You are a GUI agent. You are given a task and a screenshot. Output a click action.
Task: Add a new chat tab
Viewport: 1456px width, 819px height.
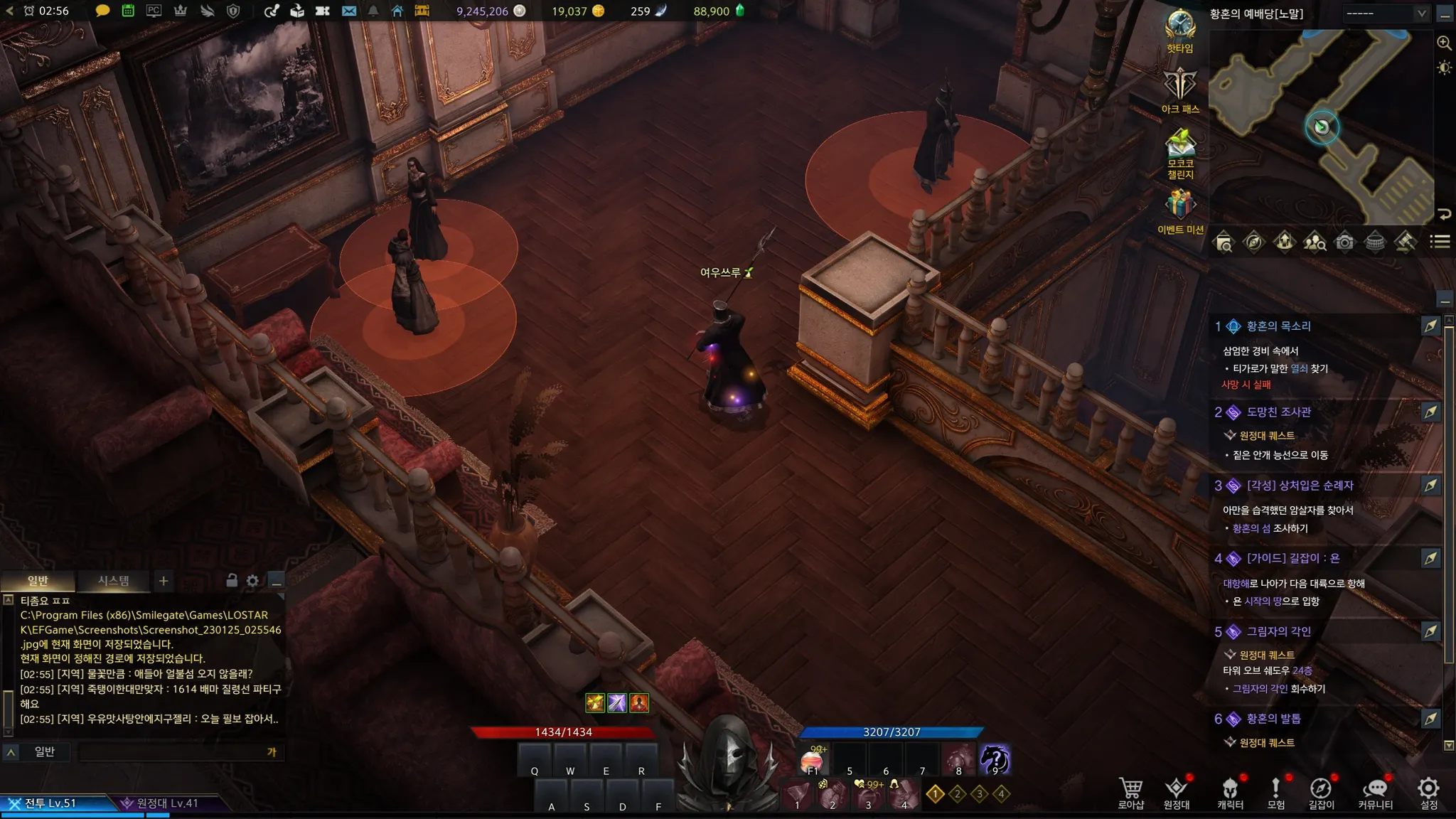click(164, 581)
